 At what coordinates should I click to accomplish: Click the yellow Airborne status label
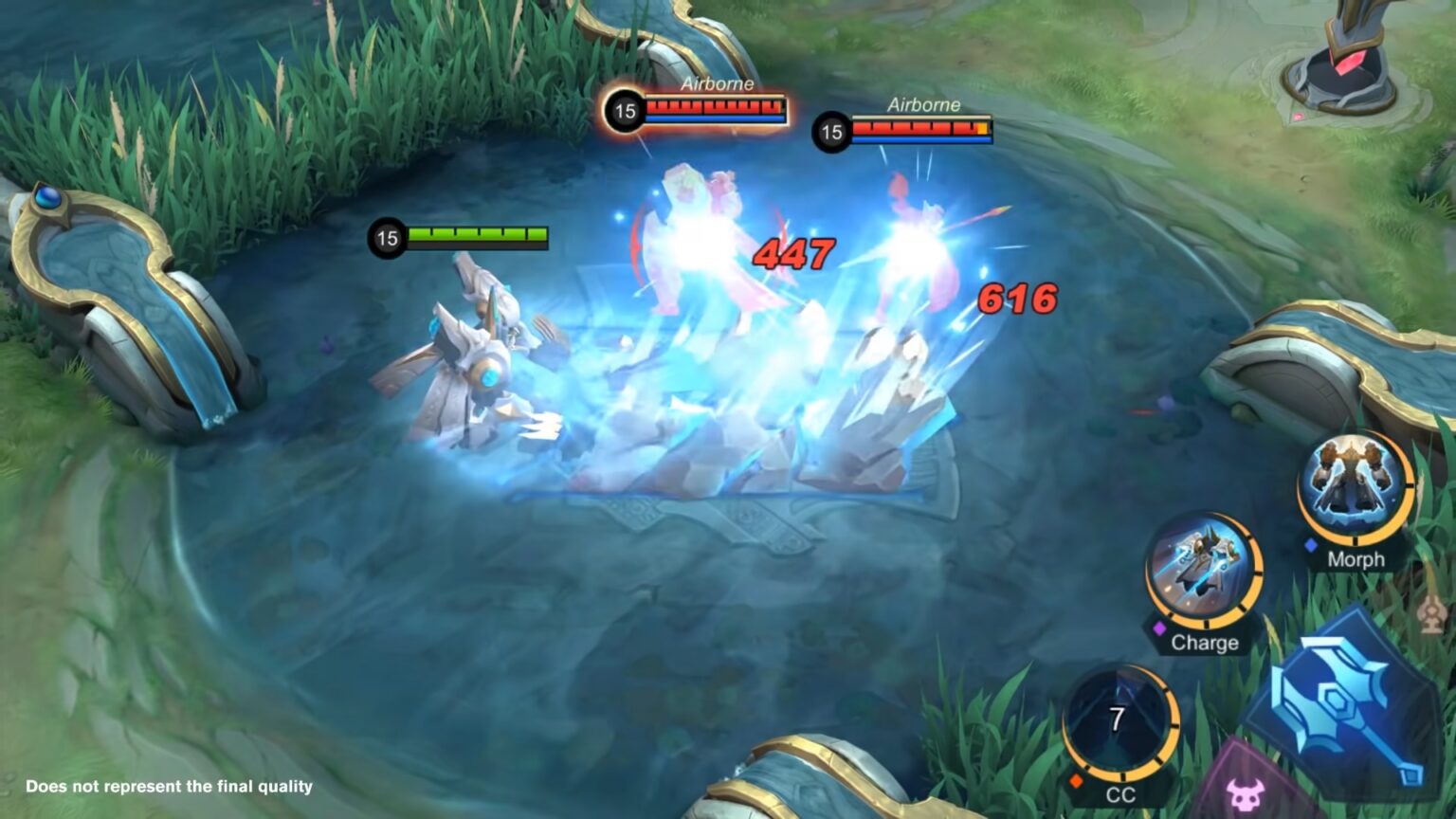926,104
